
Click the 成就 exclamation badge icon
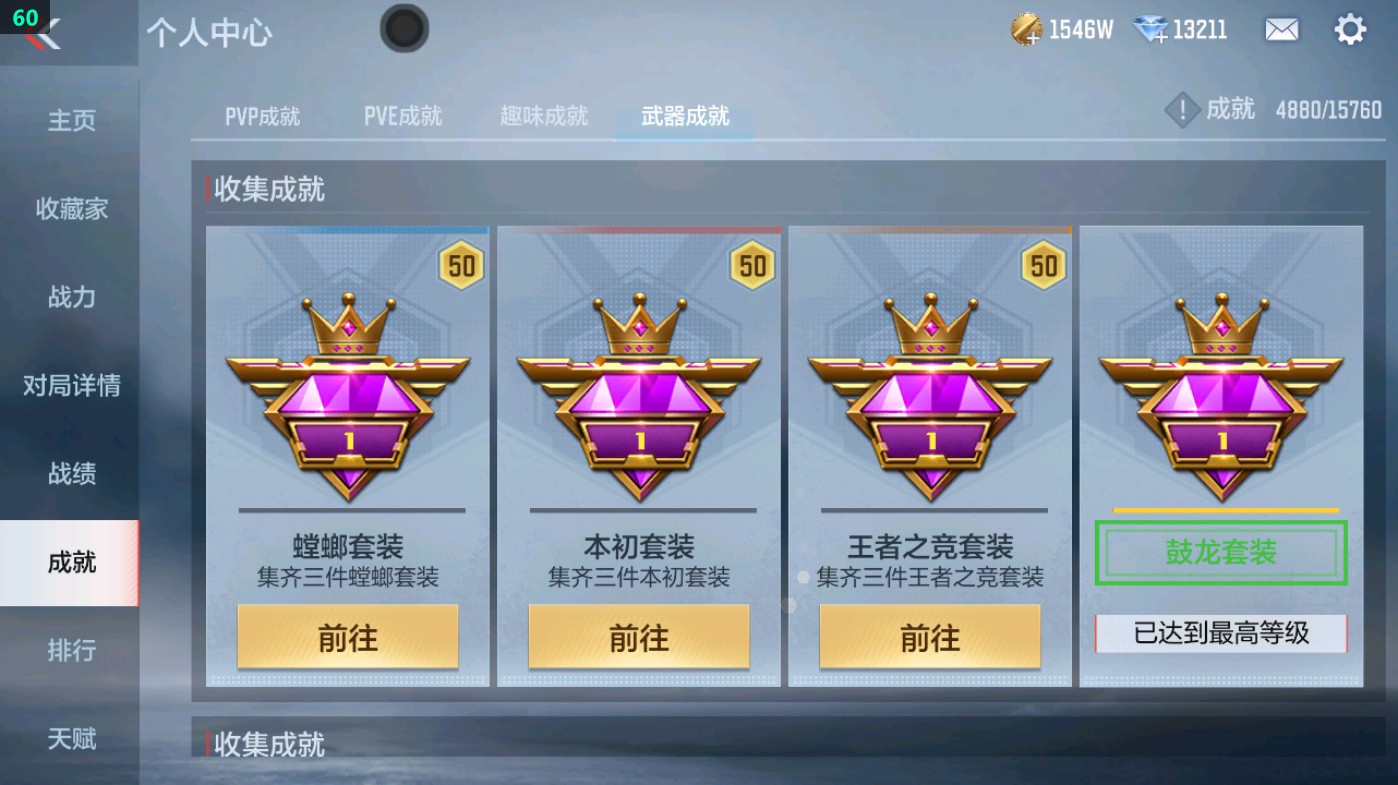click(x=1182, y=109)
